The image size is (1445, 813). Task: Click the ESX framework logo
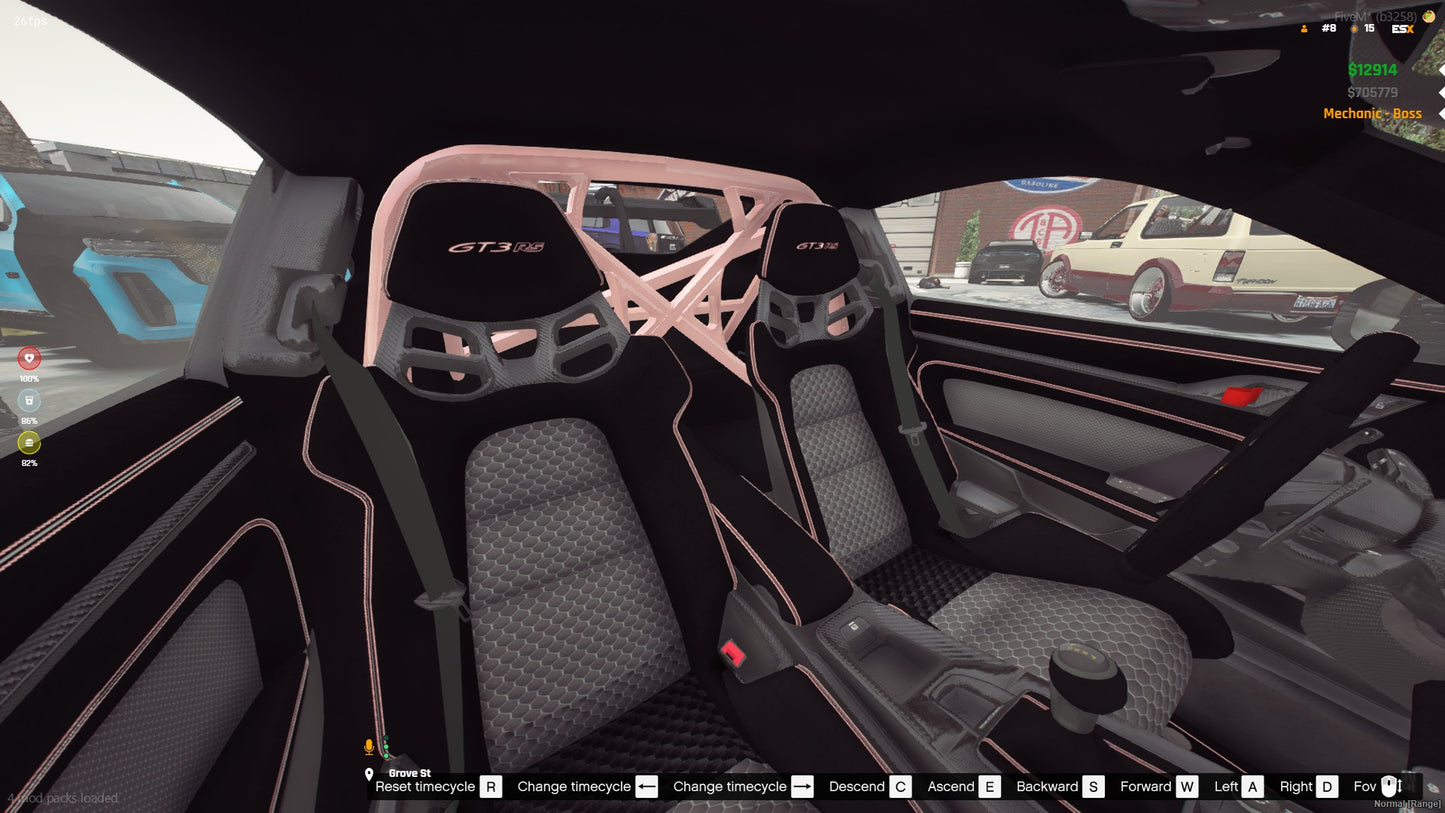click(x=1403, y=29)
